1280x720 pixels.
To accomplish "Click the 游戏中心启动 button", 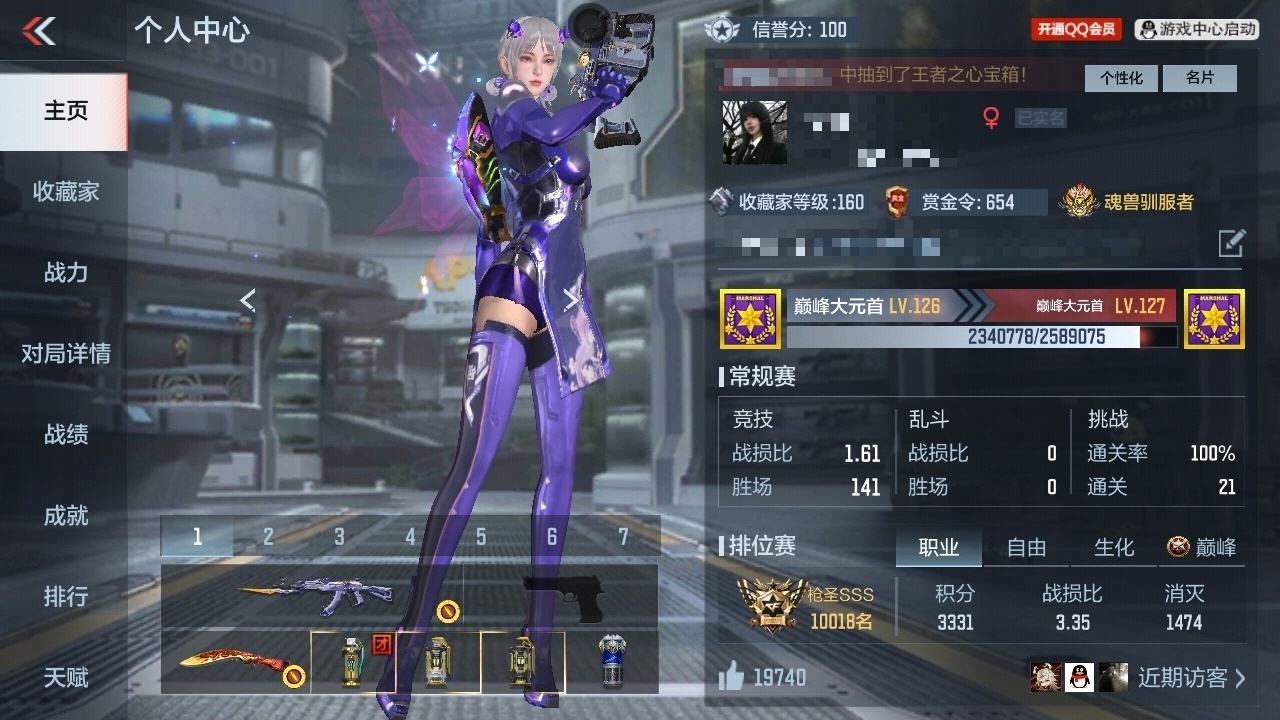I will coord(1197,29).
